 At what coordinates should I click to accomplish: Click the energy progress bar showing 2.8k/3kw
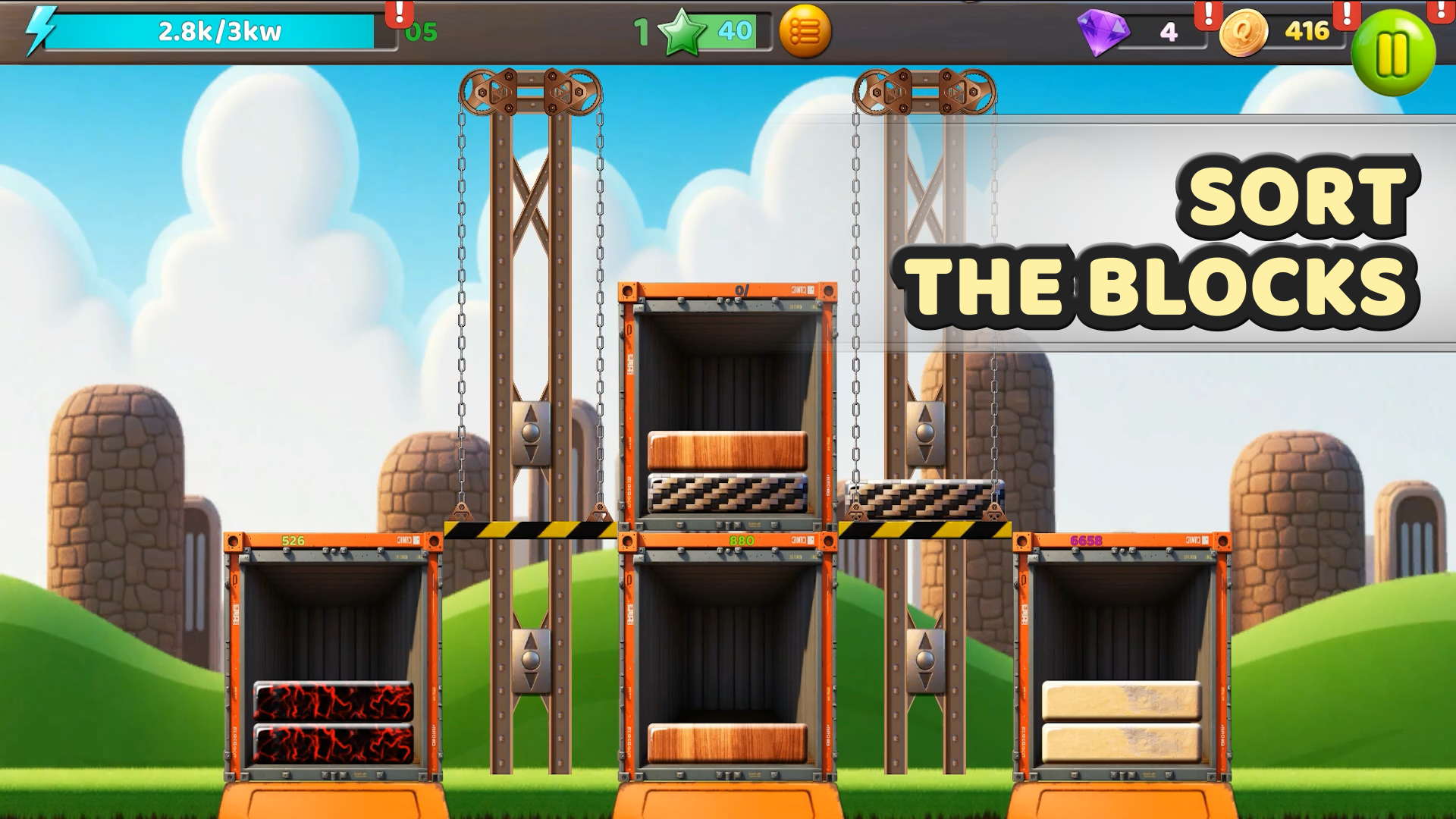coord(219,32)
